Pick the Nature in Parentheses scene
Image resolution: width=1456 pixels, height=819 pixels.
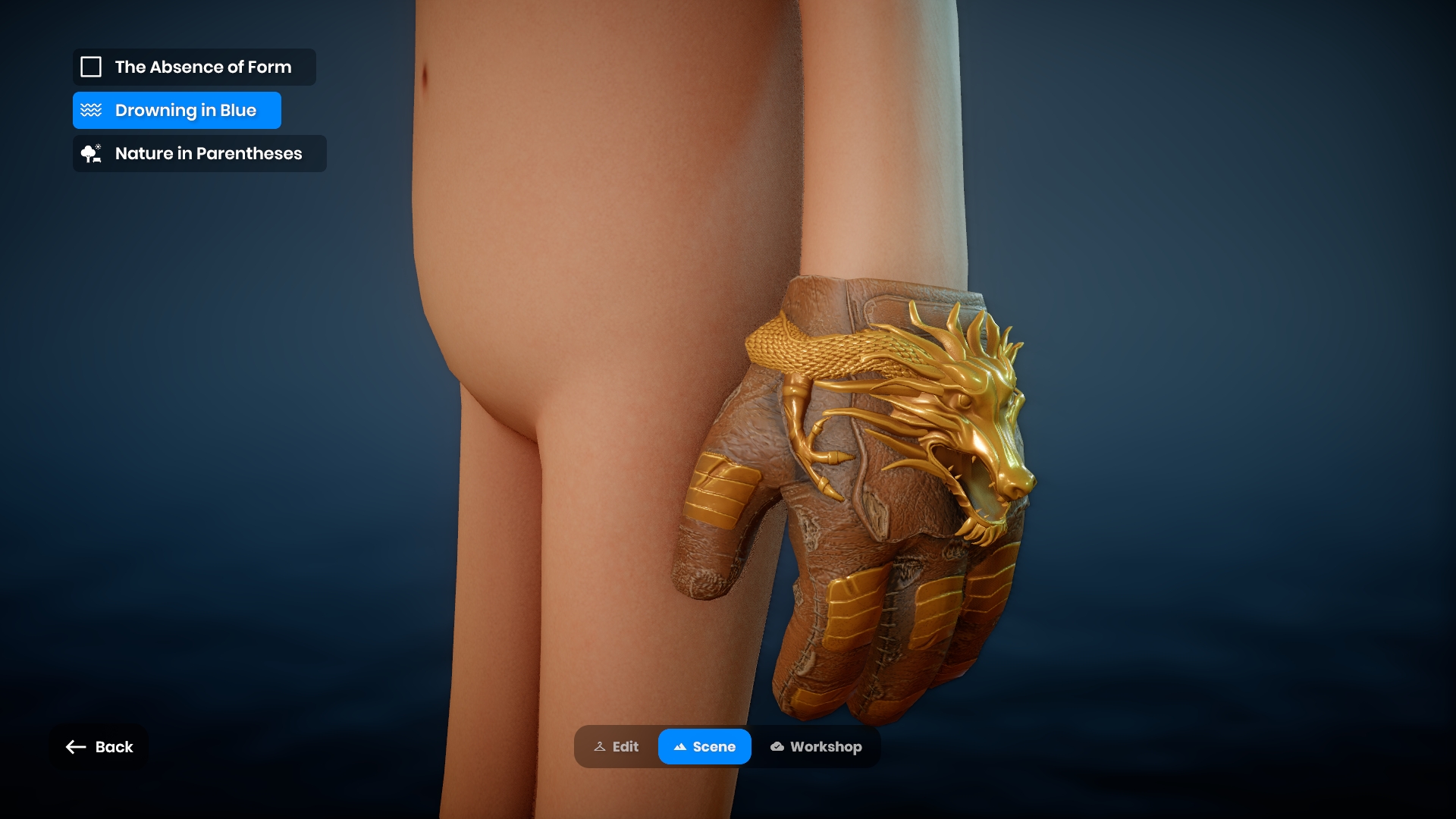coord(199,154)
